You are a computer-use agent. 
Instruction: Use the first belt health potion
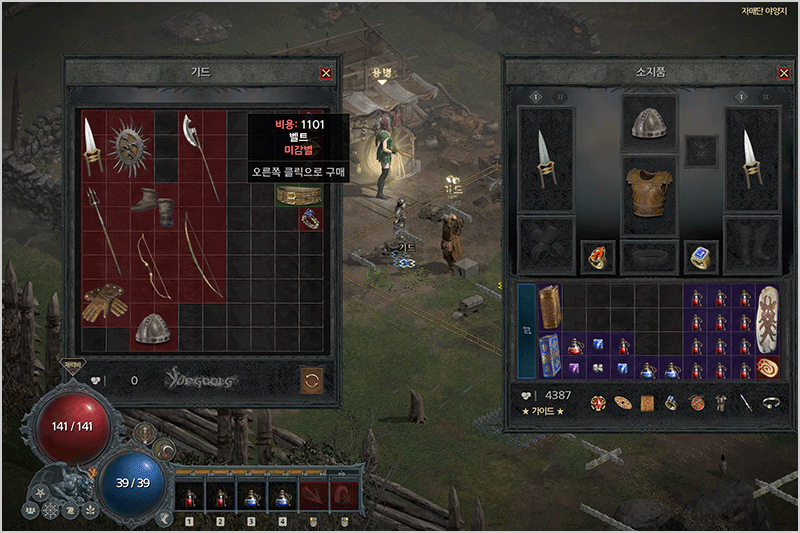pos(190,495)
